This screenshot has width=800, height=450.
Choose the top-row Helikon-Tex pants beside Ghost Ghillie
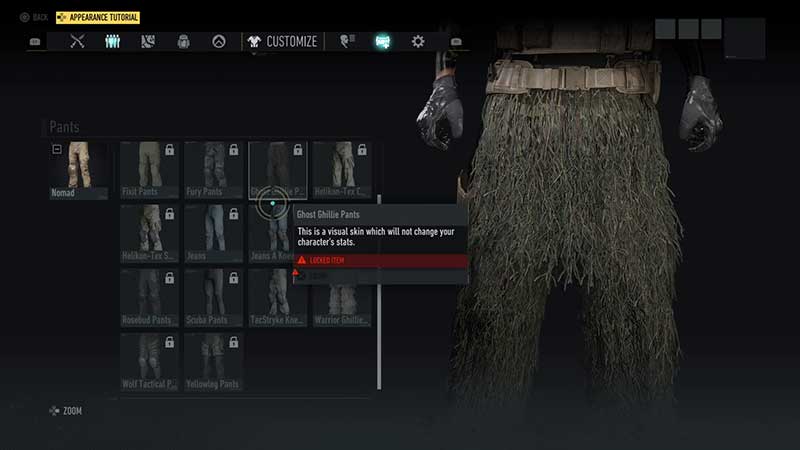[x=341, y=170]
